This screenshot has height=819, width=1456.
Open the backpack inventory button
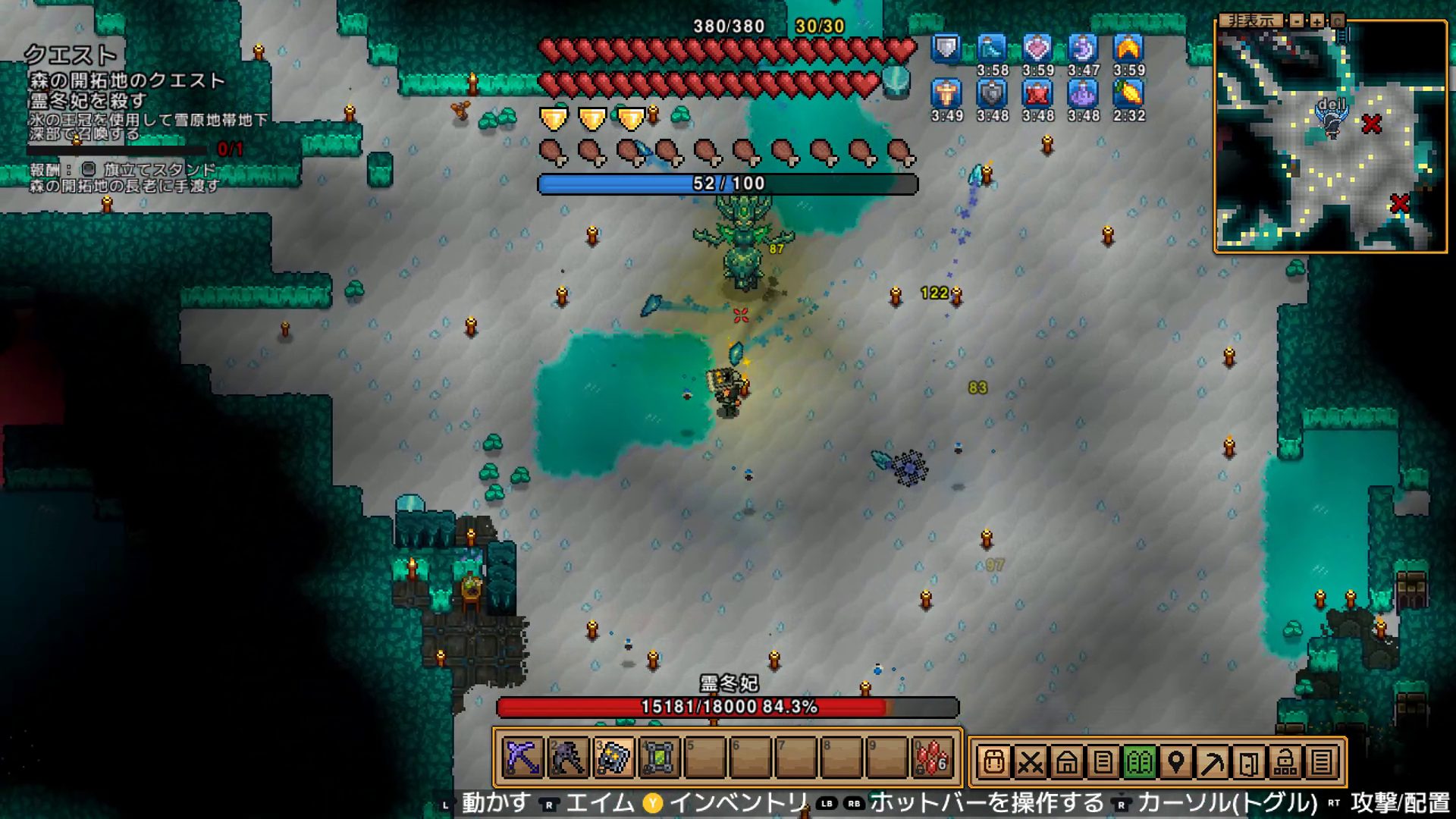993,761
